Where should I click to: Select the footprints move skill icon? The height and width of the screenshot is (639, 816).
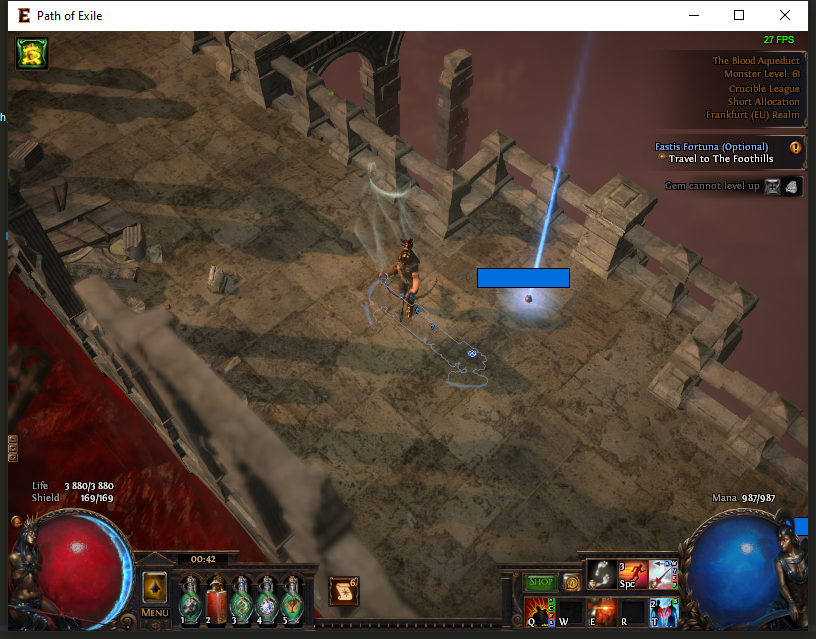(x=601, y=573)
